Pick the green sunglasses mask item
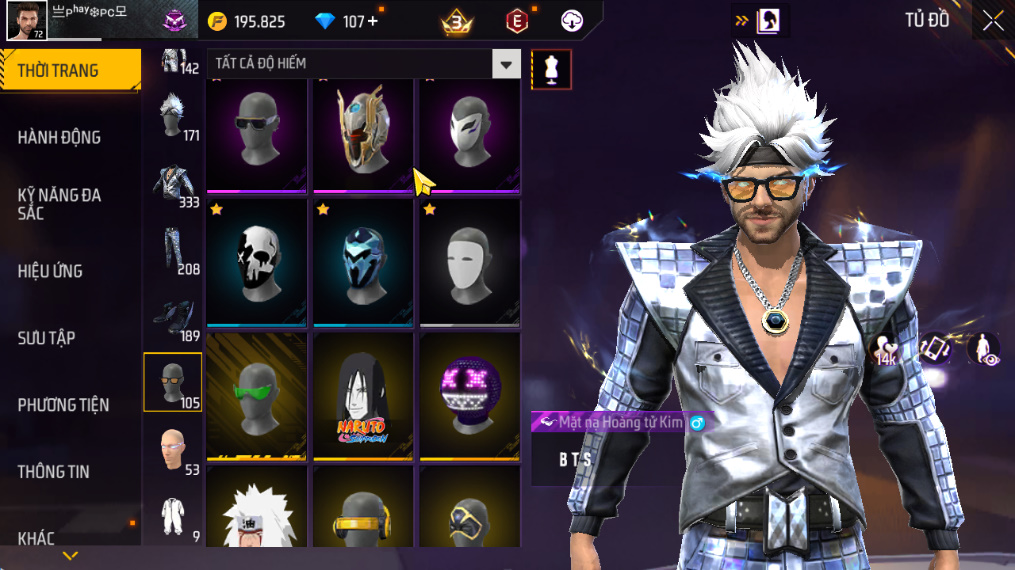This screenshot has height=570, width=1015. (257, 396)
